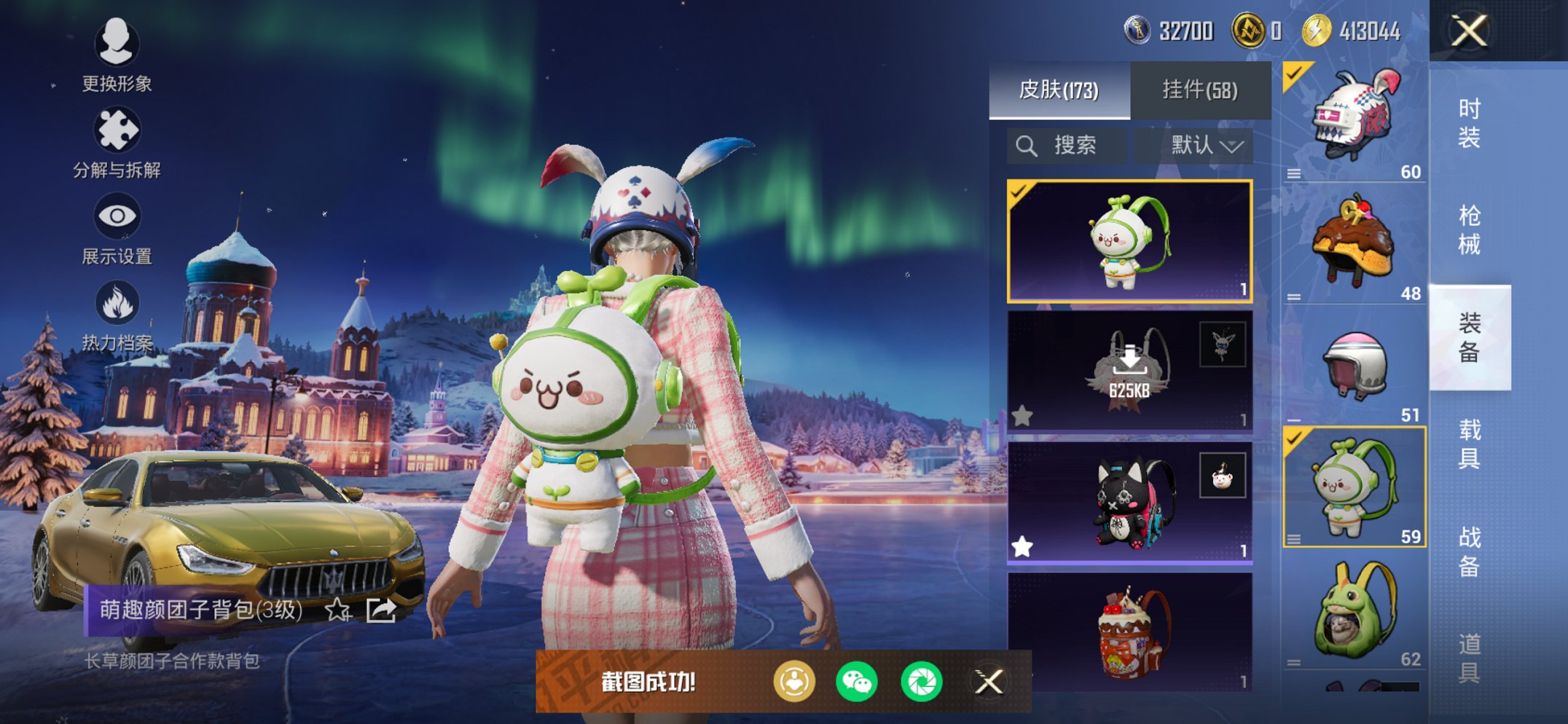Open 更换形象 to change character appearance
The image size is (1568, 724).
pos(117,55)
